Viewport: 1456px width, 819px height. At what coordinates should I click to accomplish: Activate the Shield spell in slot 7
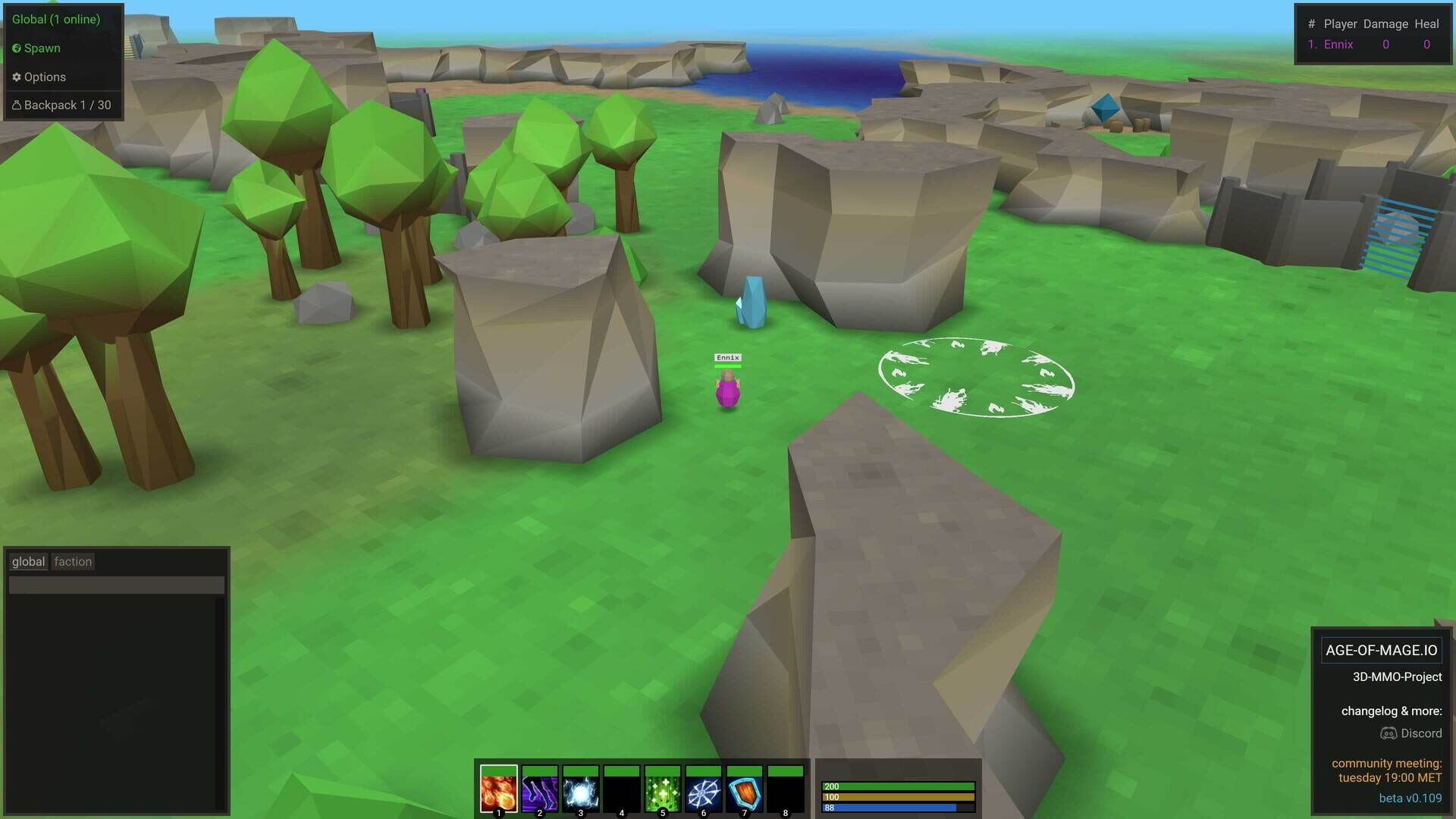point(745,790)
